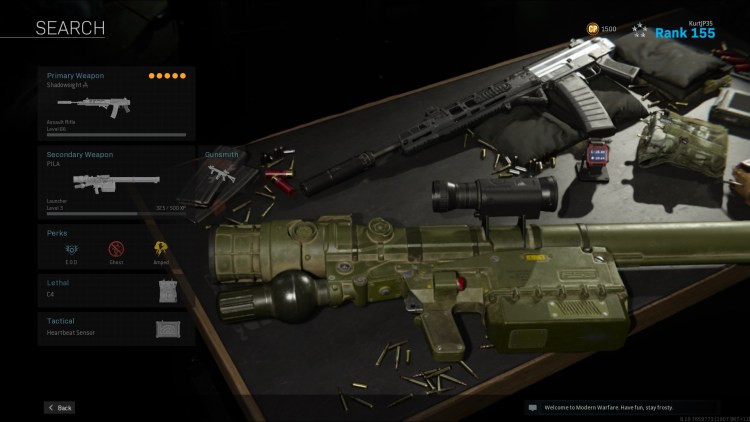Image resolution: width=750 pixels, height=422 pixels.
Task: View the KurtJP35 Rank 155 profile
Action: point(685,31)
